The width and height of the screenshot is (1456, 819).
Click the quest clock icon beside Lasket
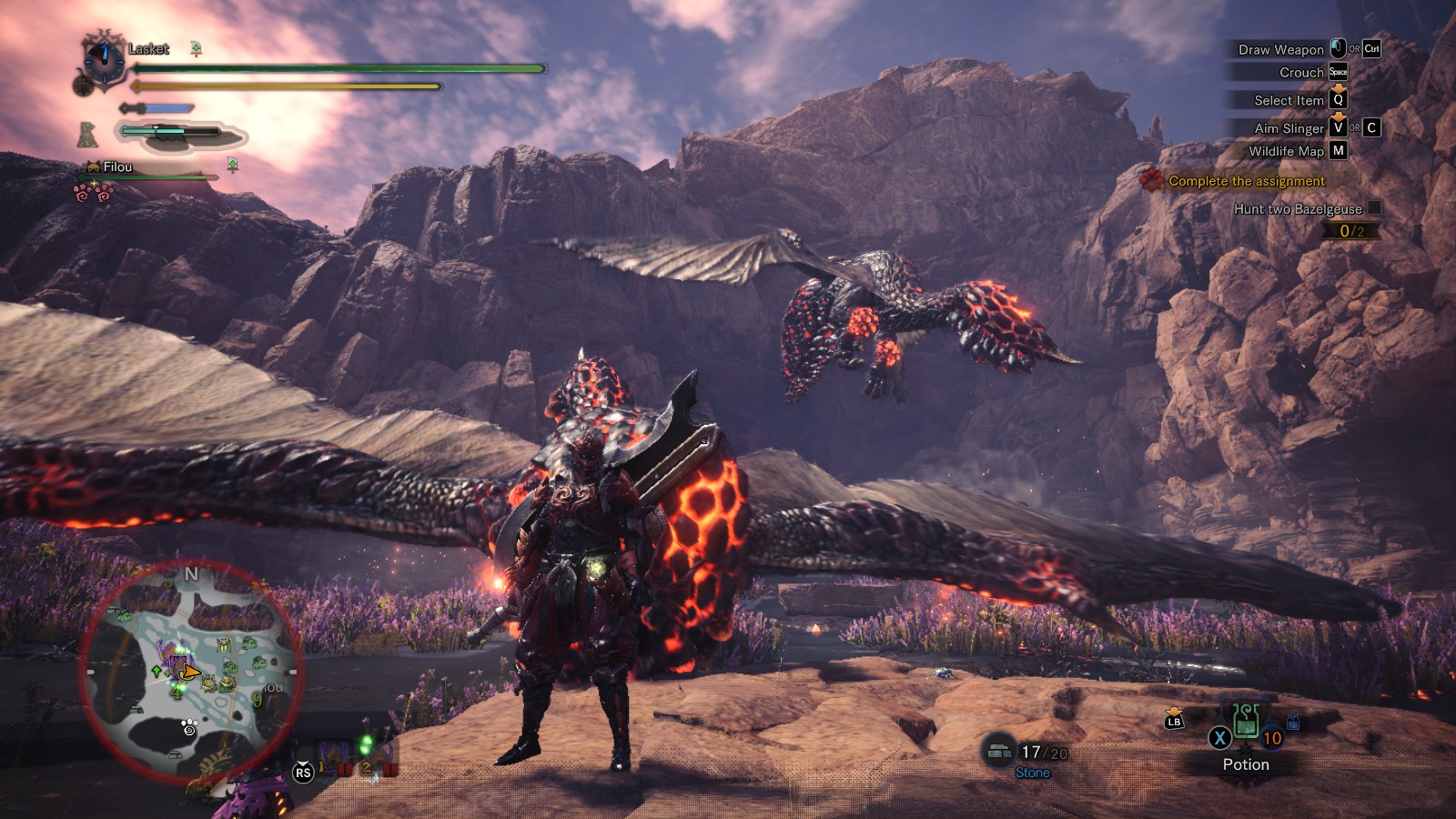click(x=103, y=60)
